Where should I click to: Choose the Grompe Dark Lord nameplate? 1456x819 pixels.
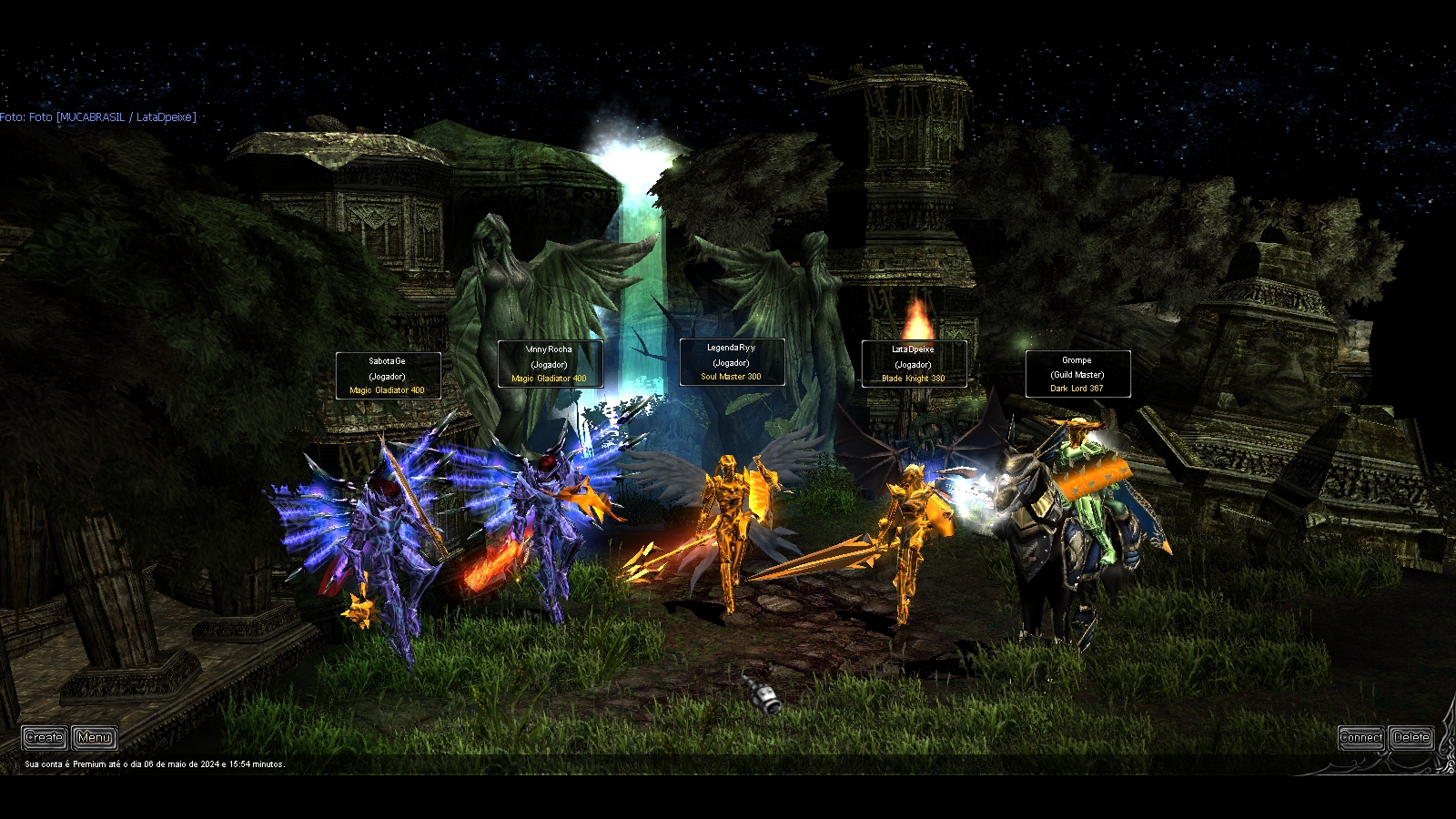coord(1077,374)
